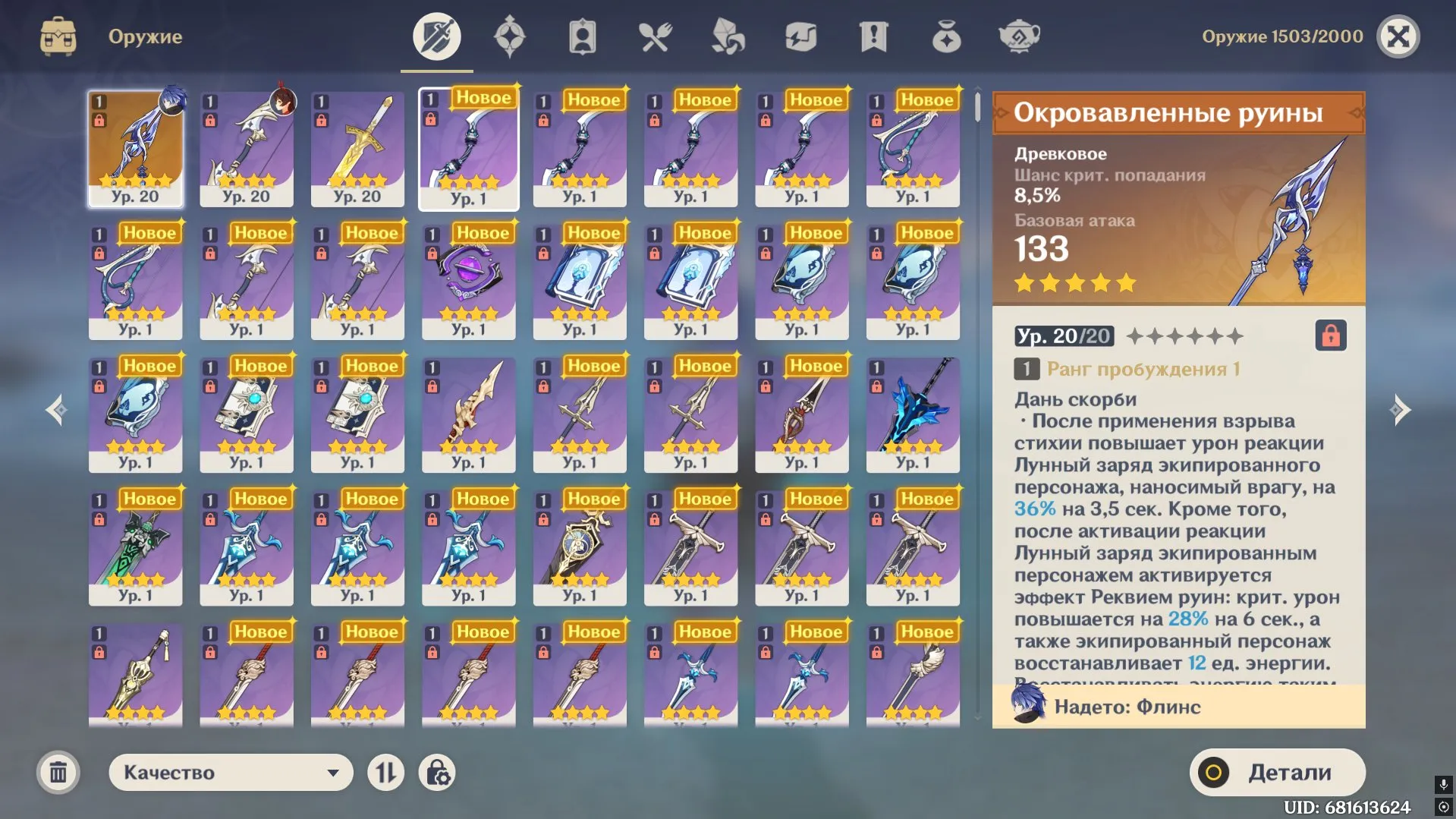Open the Food inventory category

(x=655, y=36)
